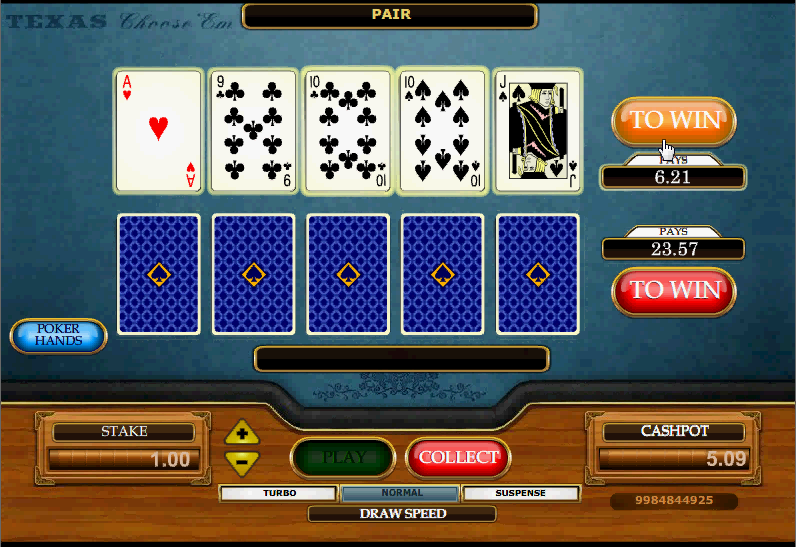Open the Poker Hands reference

(x=58, y=336)
